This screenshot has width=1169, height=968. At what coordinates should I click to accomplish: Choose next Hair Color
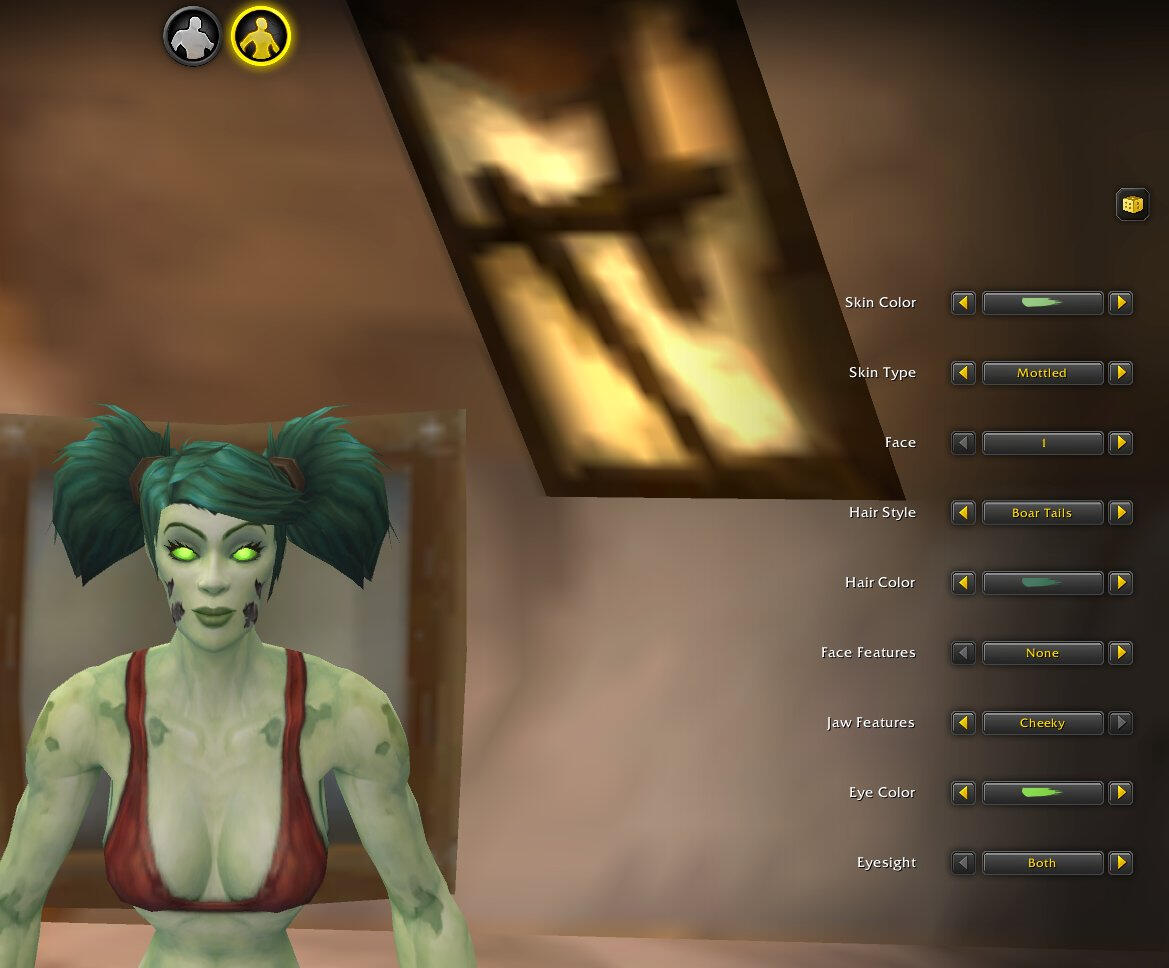pos(1121,583)
